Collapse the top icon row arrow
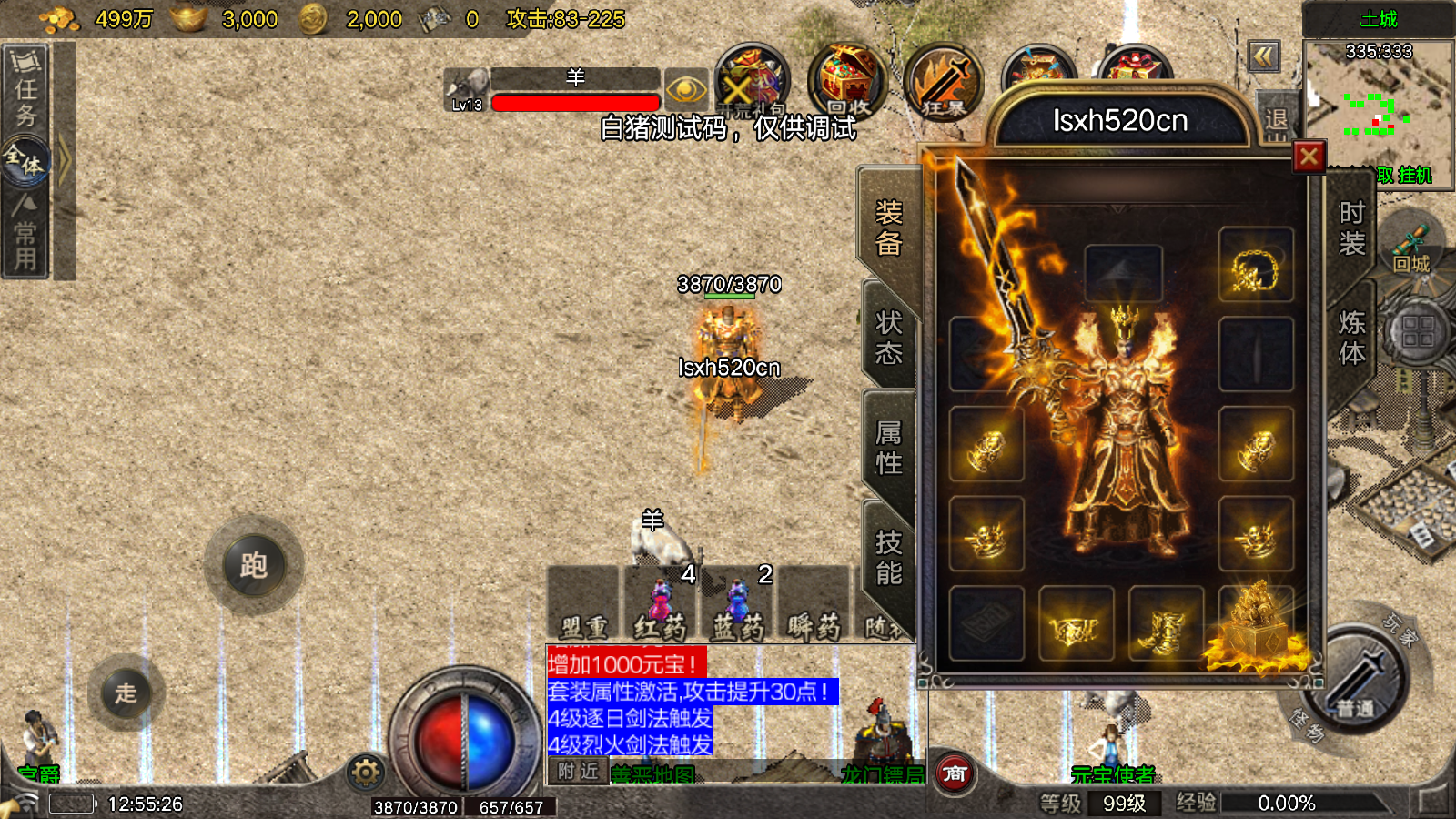1456x819 pixels. click(1263, 57)
